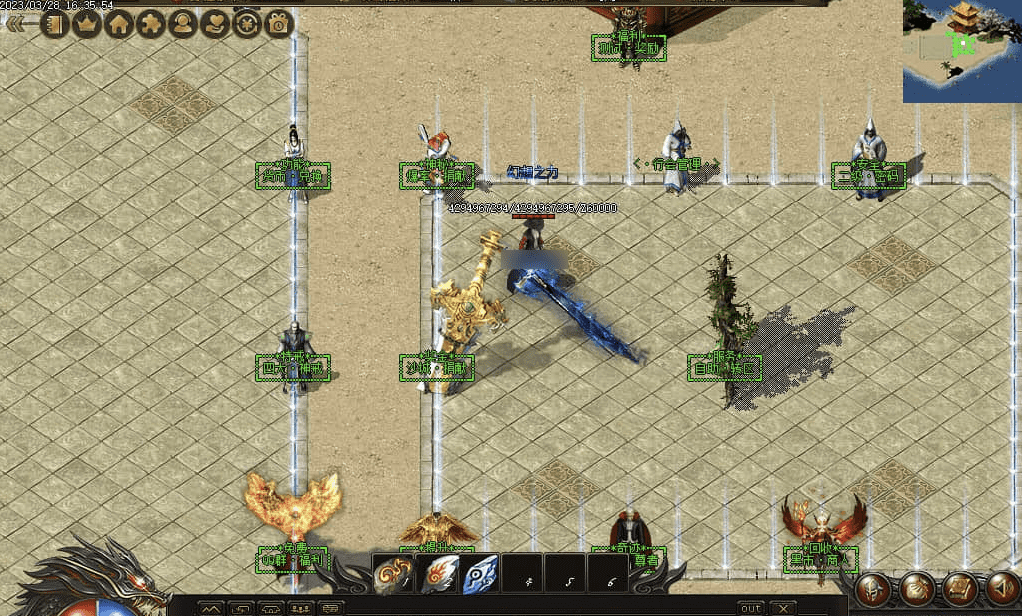
Task: Click the heart-in-hand icon
Action: 214,24
